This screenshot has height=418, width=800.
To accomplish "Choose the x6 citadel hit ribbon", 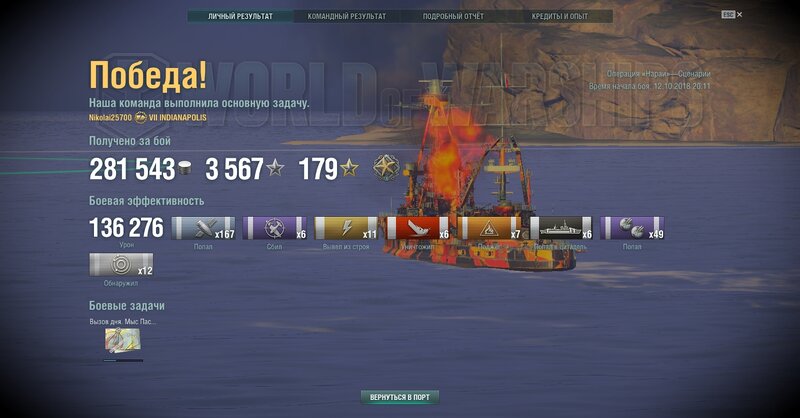I will coord(561,229).
